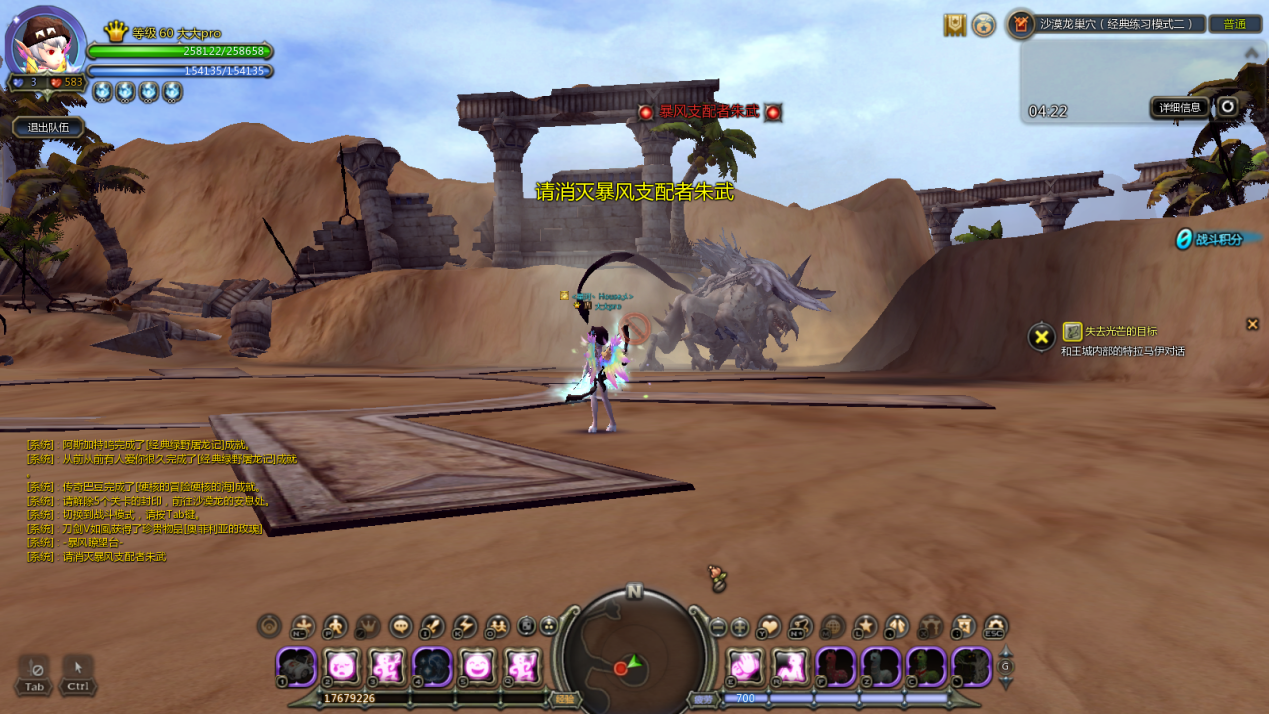Image resolution: width=1269 pixels, height=714 pixels.
Task: Click the round star medal icon
Action: tap(984, 25)
